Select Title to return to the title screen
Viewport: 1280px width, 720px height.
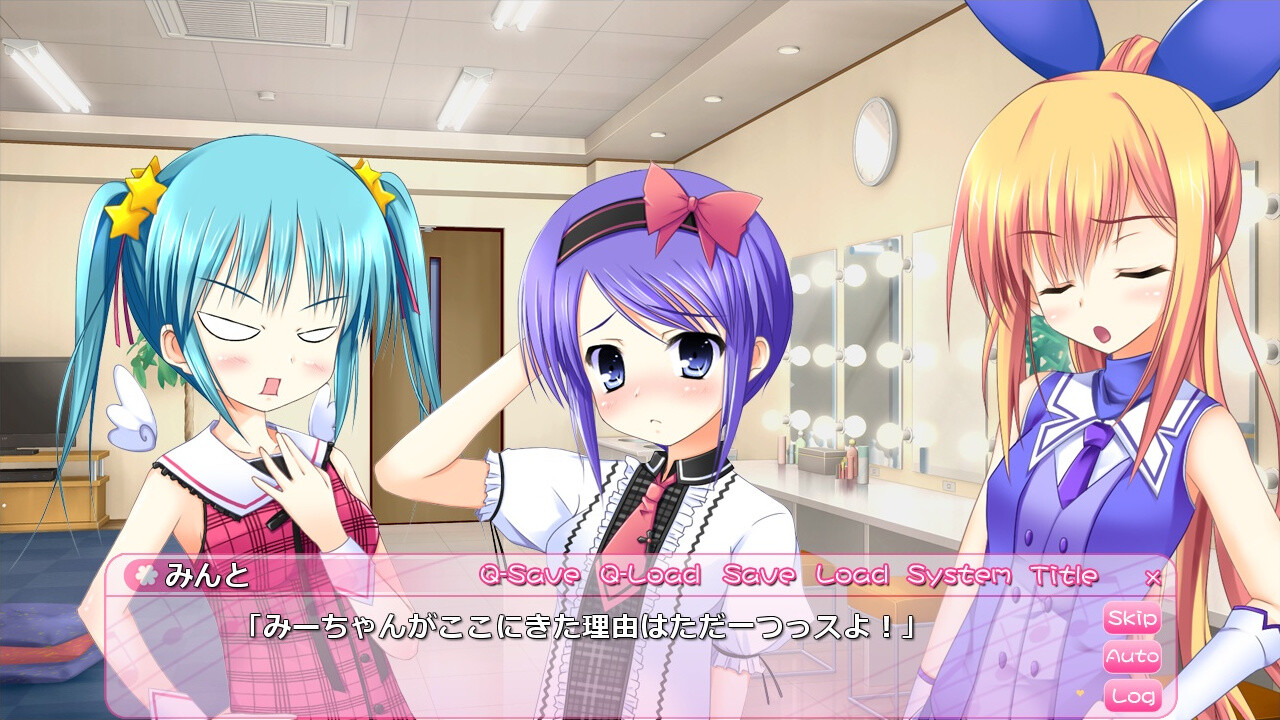click(x=1064, y=576)
